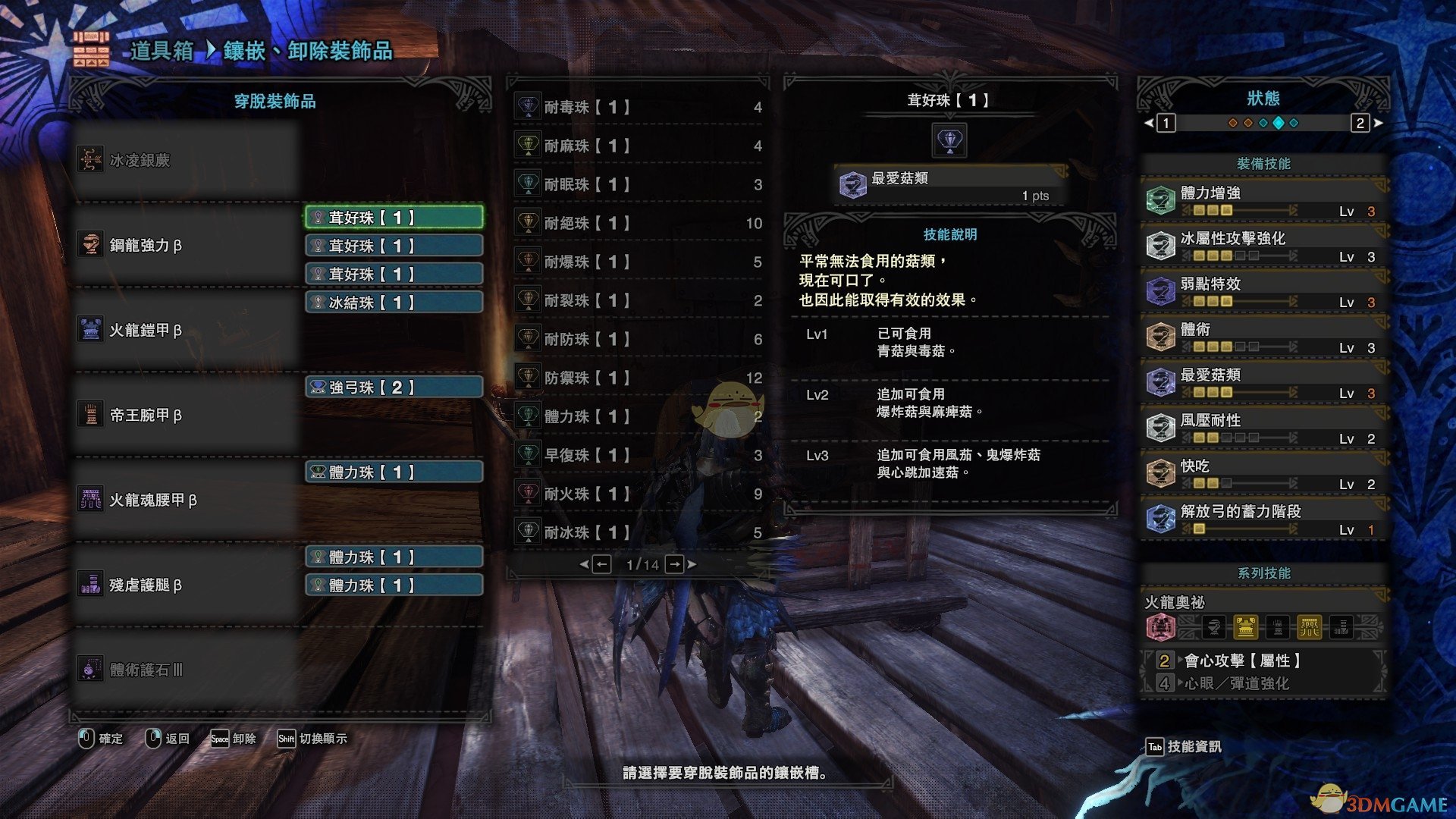Select 防禦珠【1】 in the jewel list
Screen dimensions: 1456x819
639,378
